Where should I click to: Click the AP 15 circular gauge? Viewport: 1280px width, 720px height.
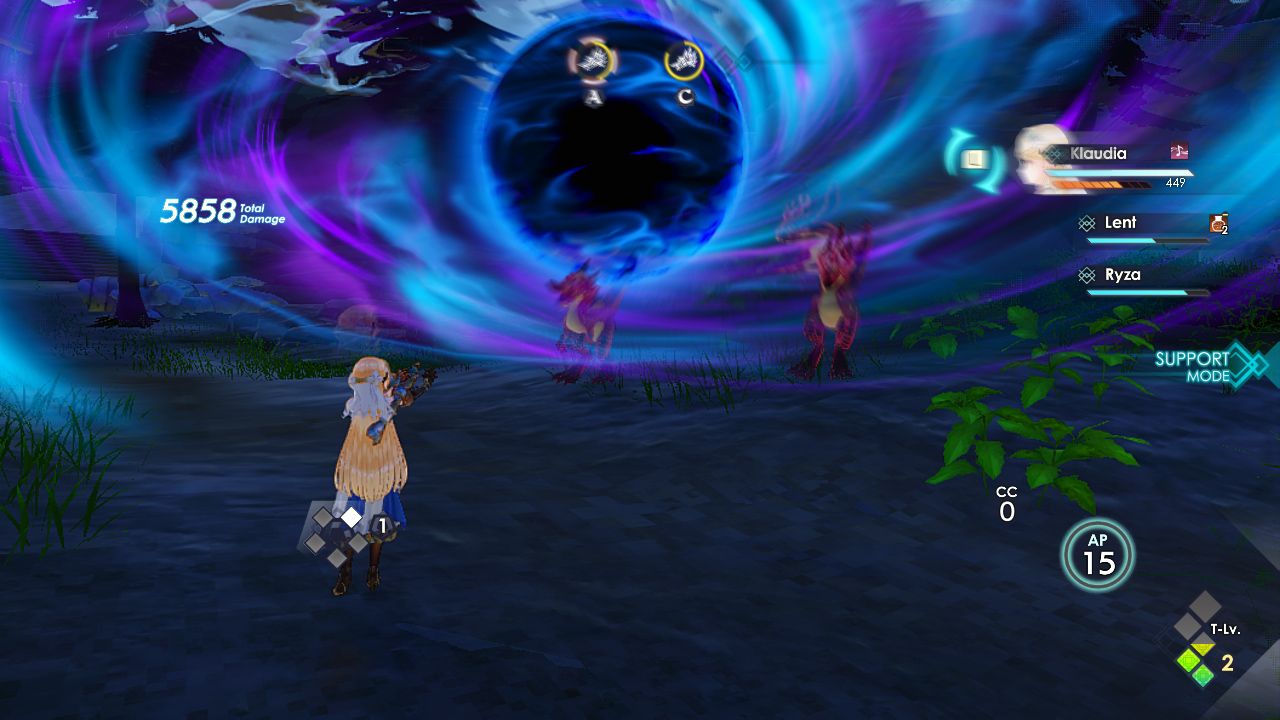(x=1097, y=554)
